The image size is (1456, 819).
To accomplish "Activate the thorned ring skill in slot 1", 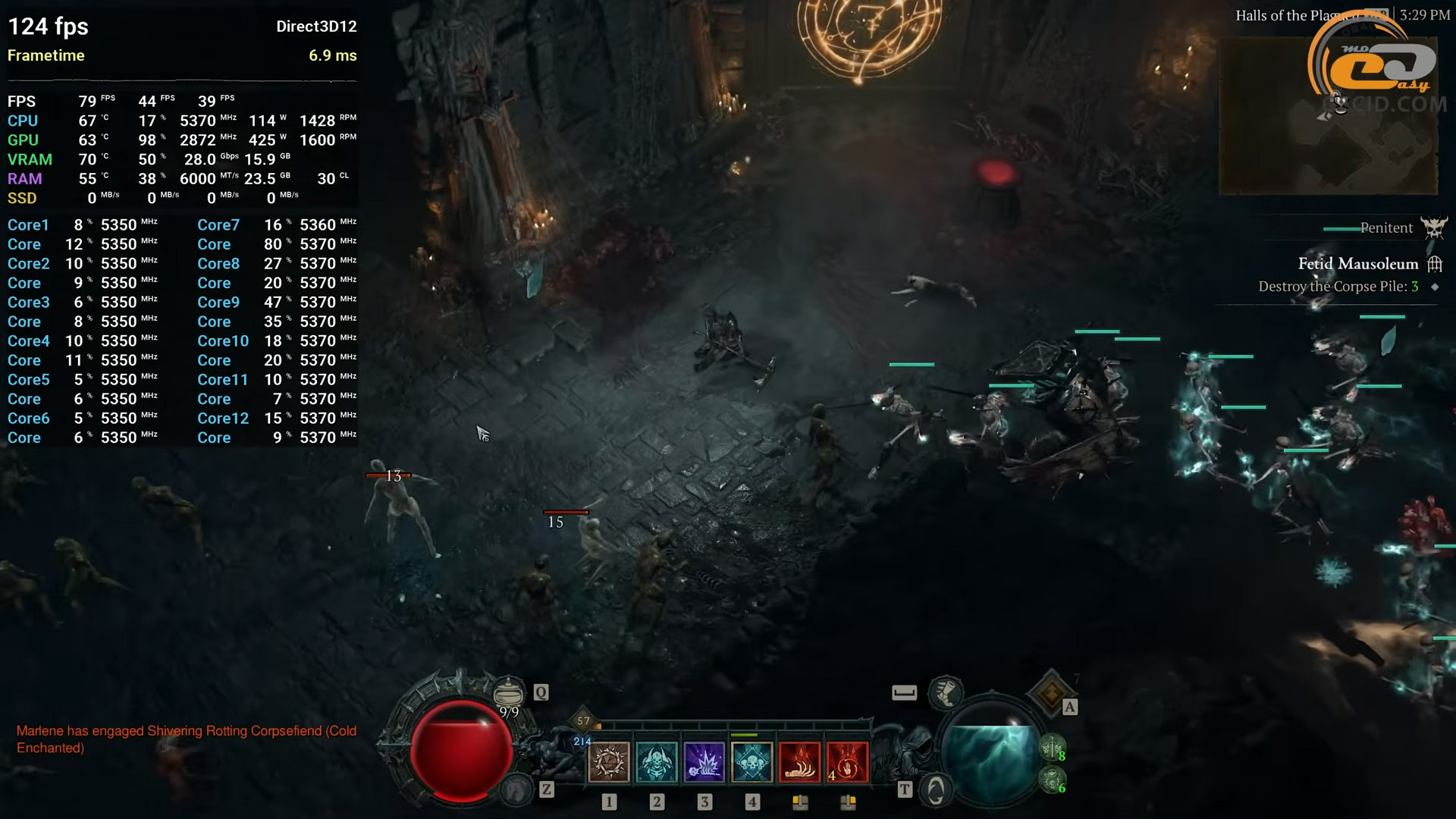I will pyautogui.click(x=609, y=762).
